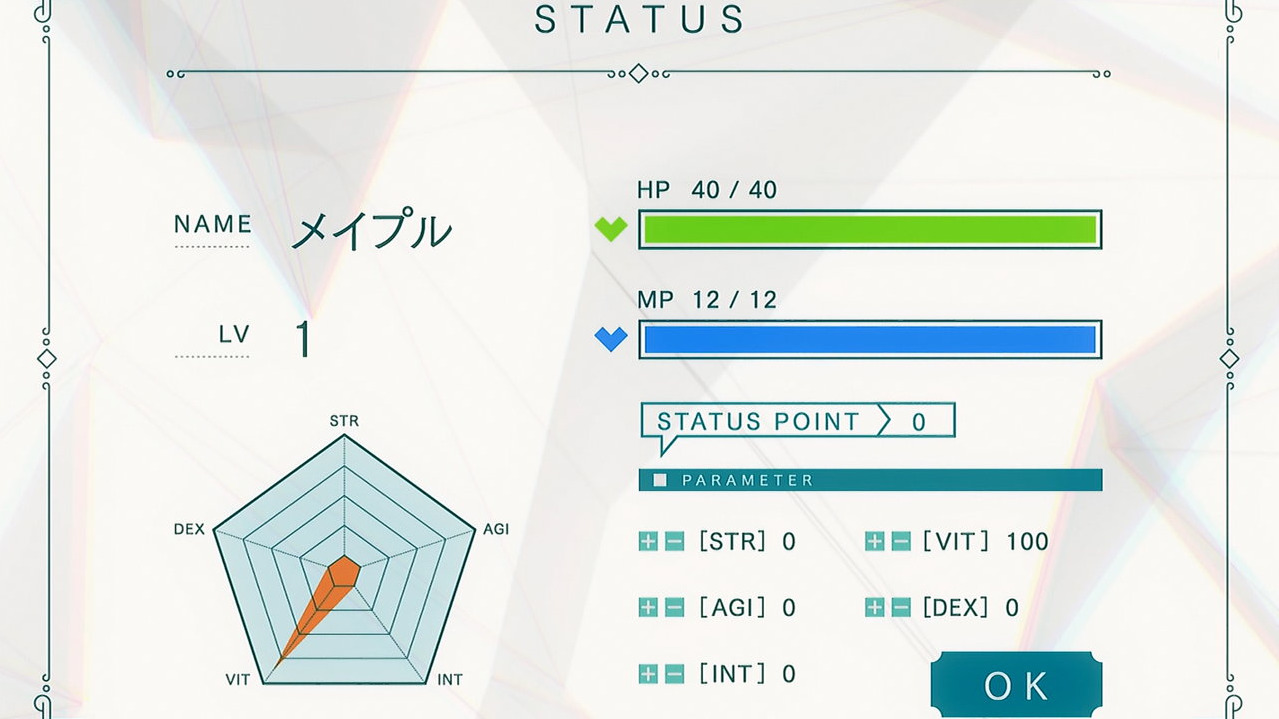1279x719 pixels.
Task: Decrease STR with its minus button
Action: click(x=674, y=542)
